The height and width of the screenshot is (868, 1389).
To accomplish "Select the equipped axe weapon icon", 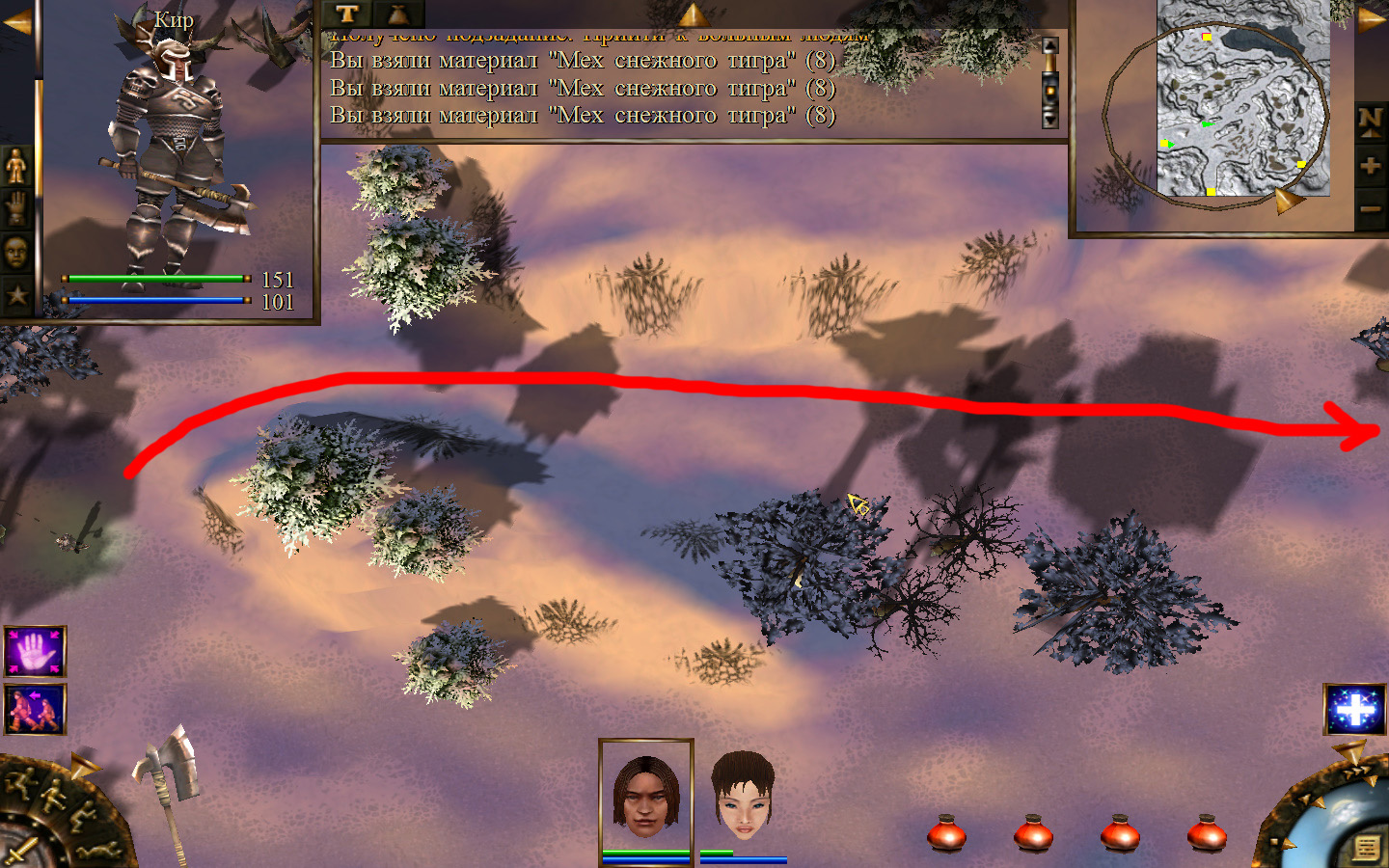I will pos(167,779).
